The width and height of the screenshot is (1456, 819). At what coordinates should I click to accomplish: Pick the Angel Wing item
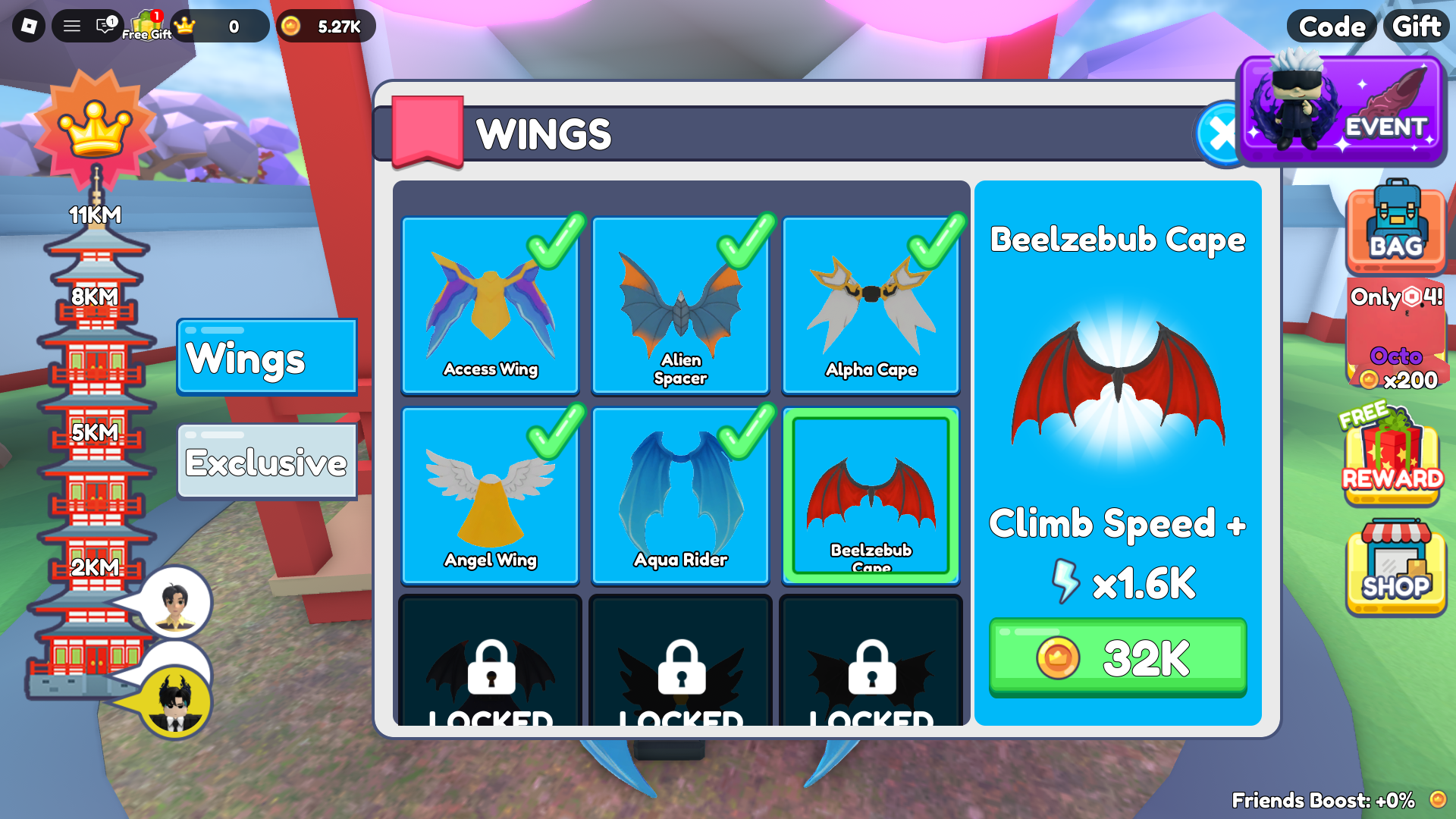coord(491,496)
